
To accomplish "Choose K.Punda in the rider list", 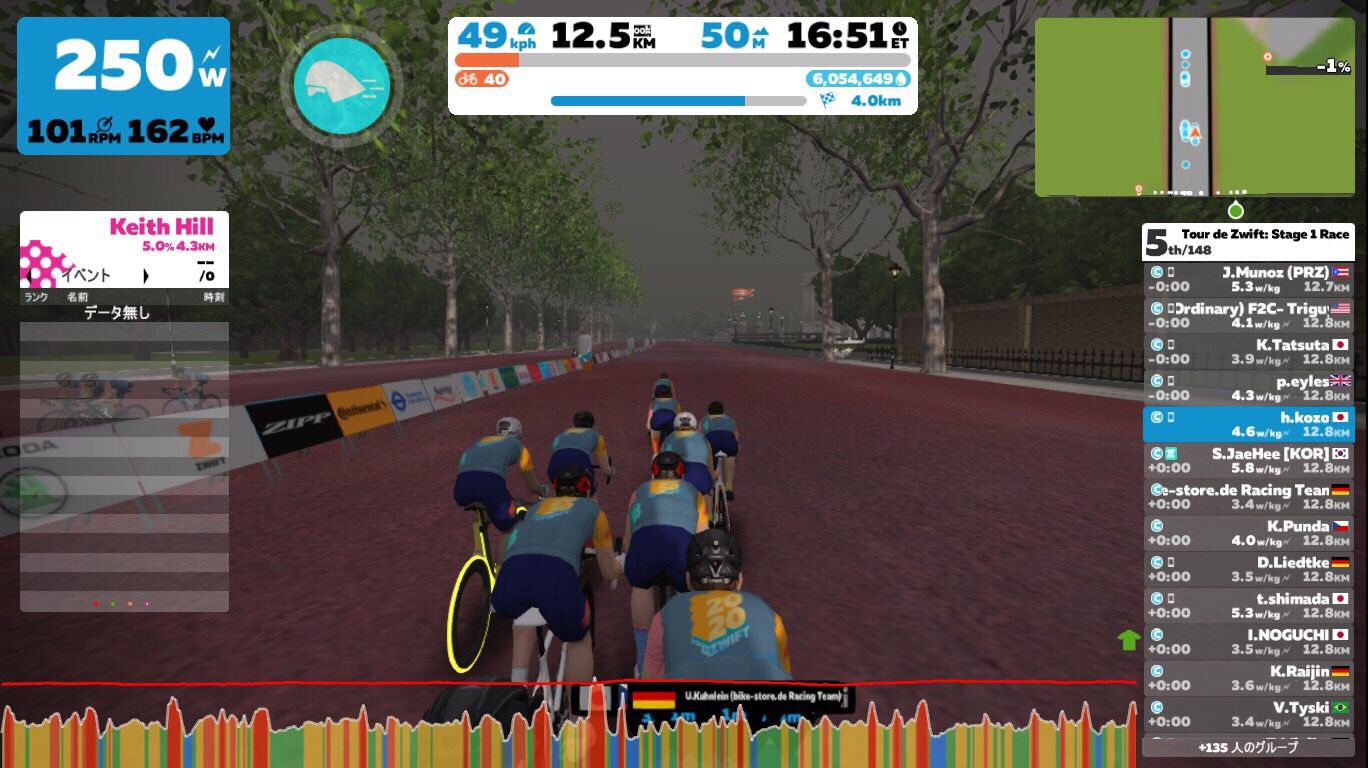I will [x=1248, y=533].
